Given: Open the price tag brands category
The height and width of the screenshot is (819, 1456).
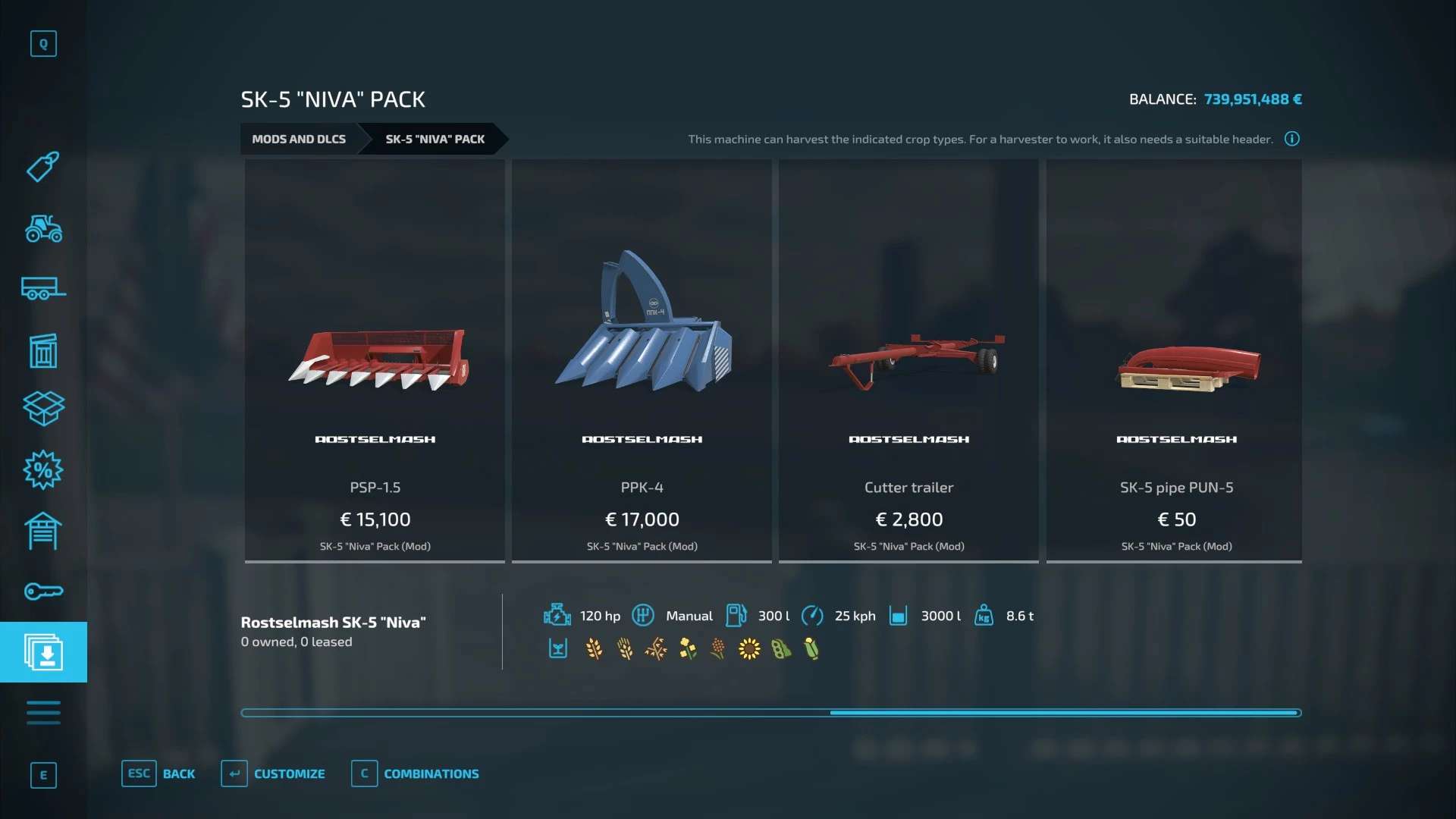Looking at the screenshot, I should point(43,167).
